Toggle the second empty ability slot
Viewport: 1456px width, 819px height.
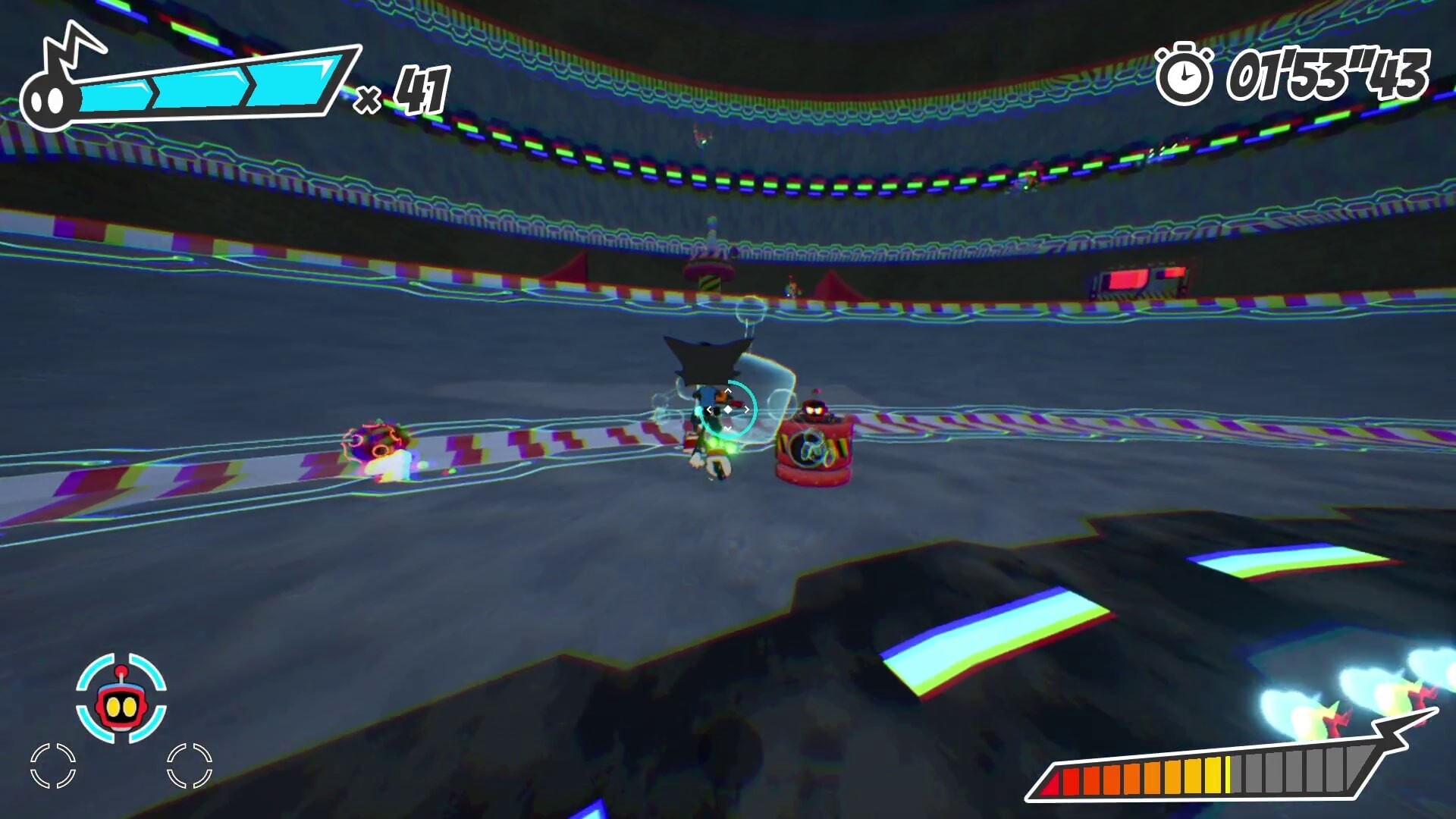coord(190,766)
